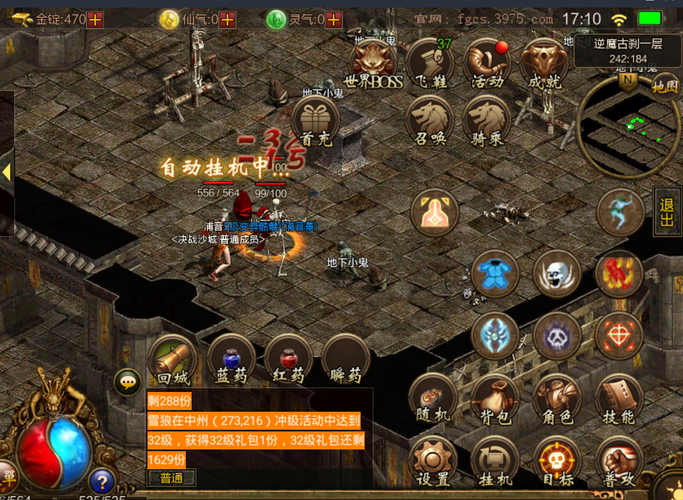Use the 瞬药 instant potion
683x500 pixels.
tap(345, 360)
